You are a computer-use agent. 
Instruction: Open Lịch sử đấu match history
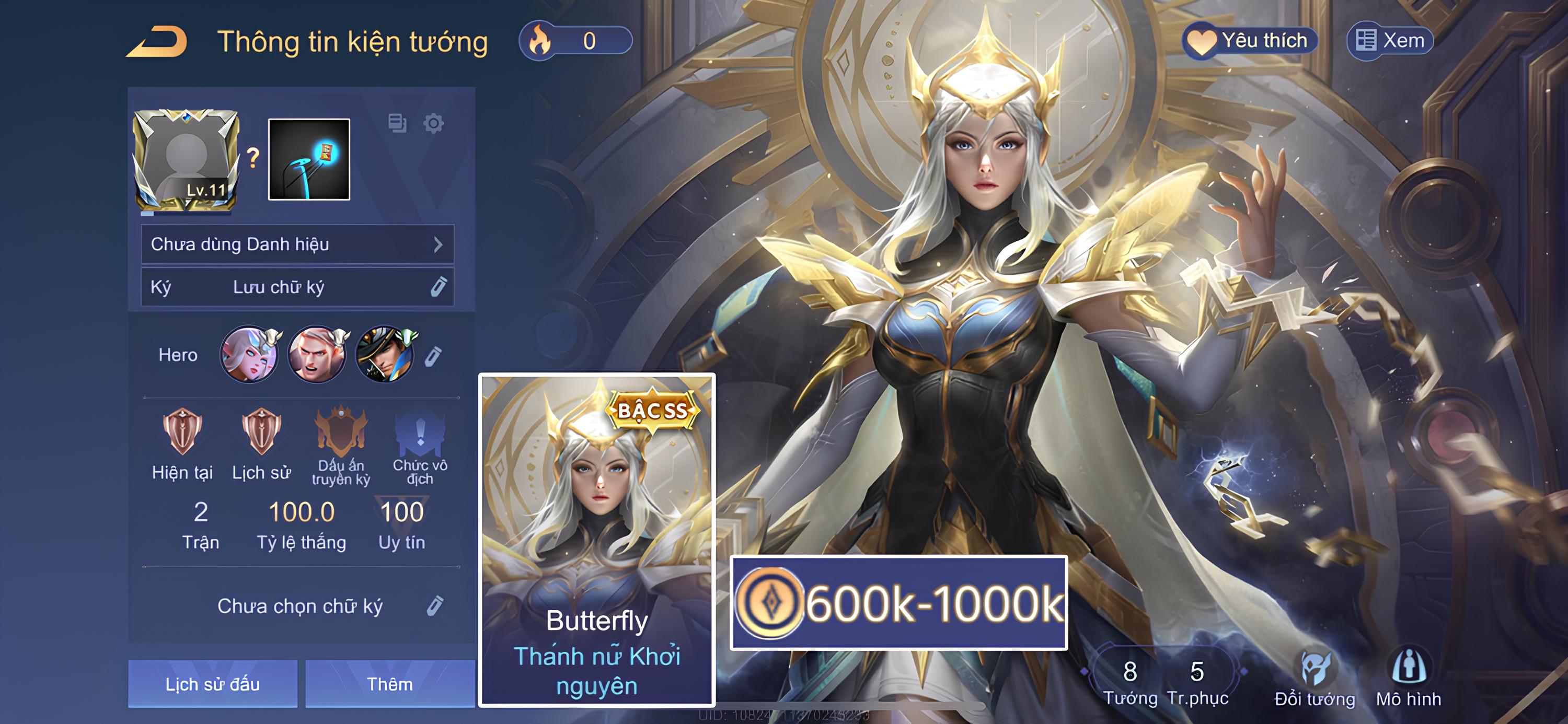pyautogui.click(x=212, y=684)
